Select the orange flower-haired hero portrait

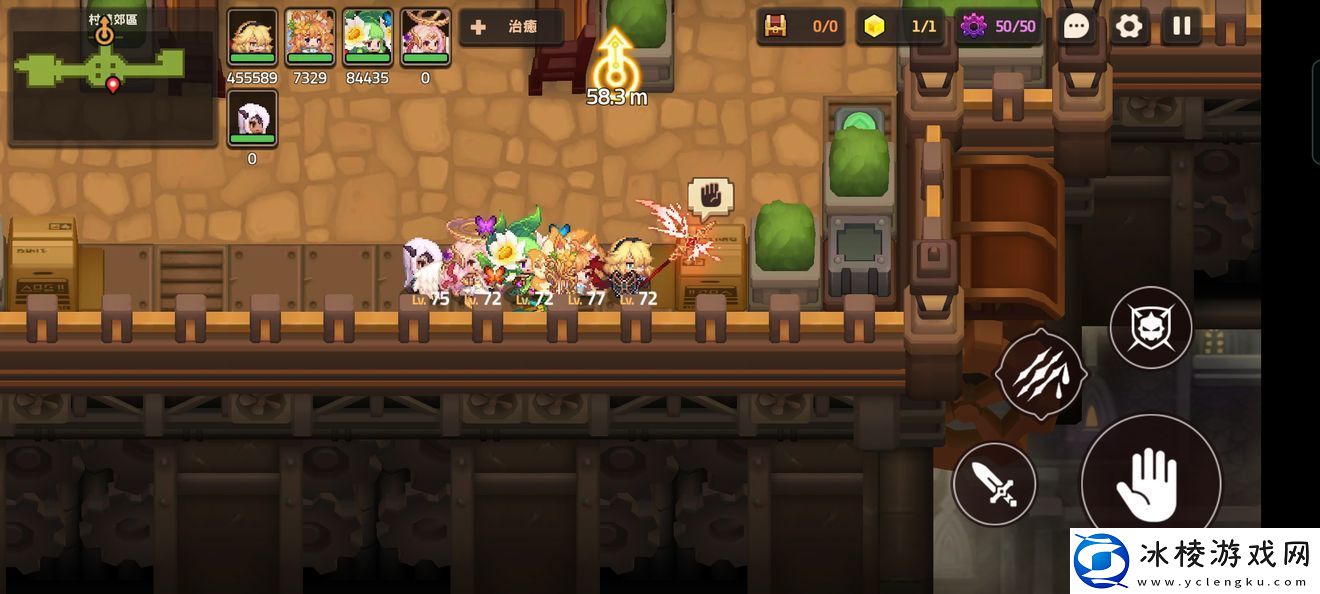point(310,38)
